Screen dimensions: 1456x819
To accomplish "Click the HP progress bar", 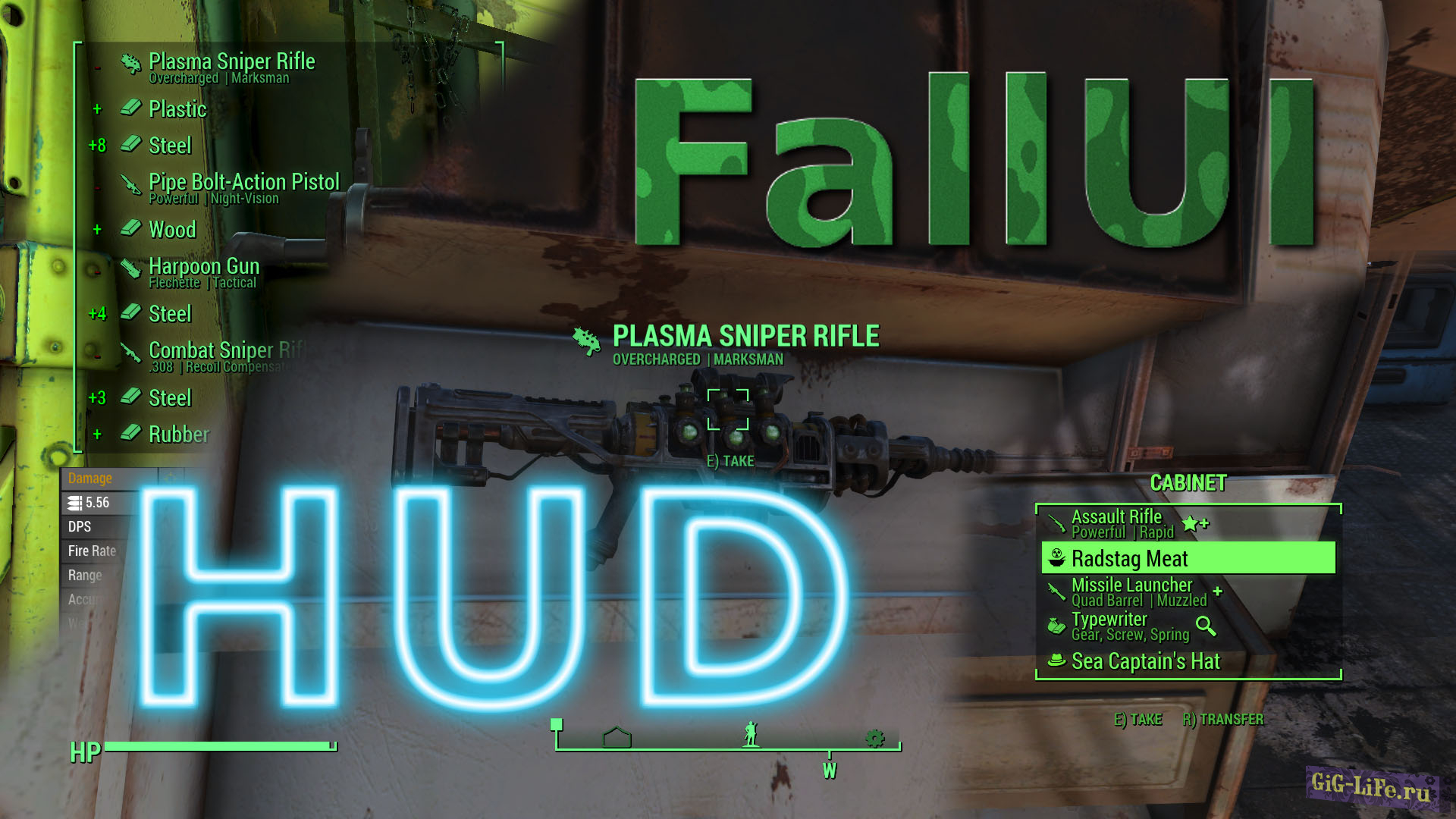I will coord(220,744).
